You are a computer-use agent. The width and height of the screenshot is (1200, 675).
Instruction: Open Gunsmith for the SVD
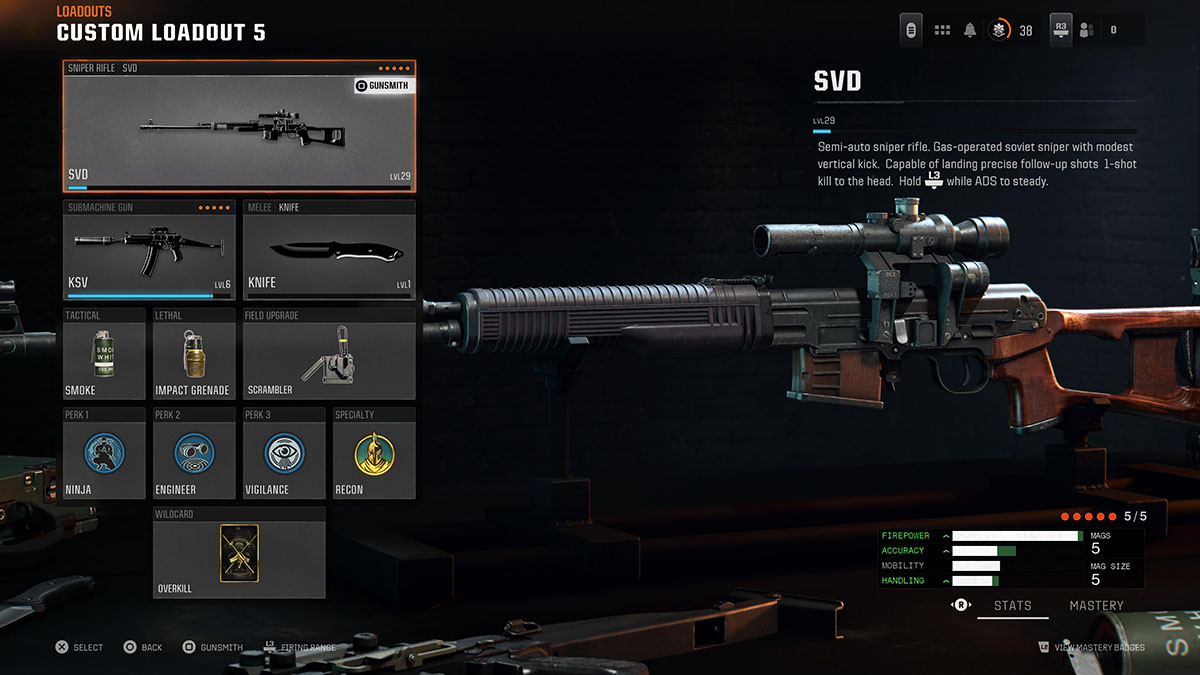382,86
